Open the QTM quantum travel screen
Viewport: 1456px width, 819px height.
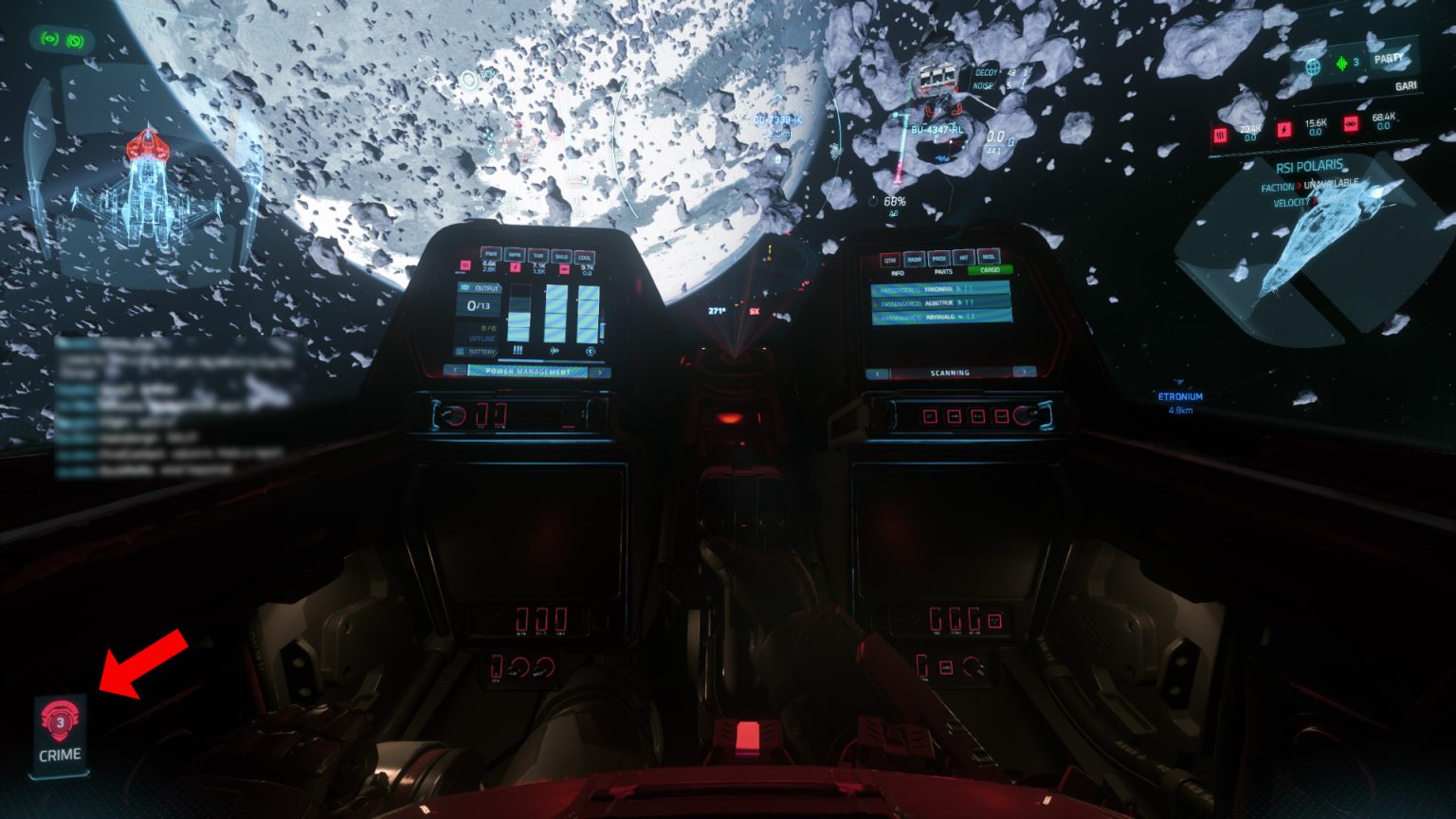pyautogui.click(x=890, y=260)
